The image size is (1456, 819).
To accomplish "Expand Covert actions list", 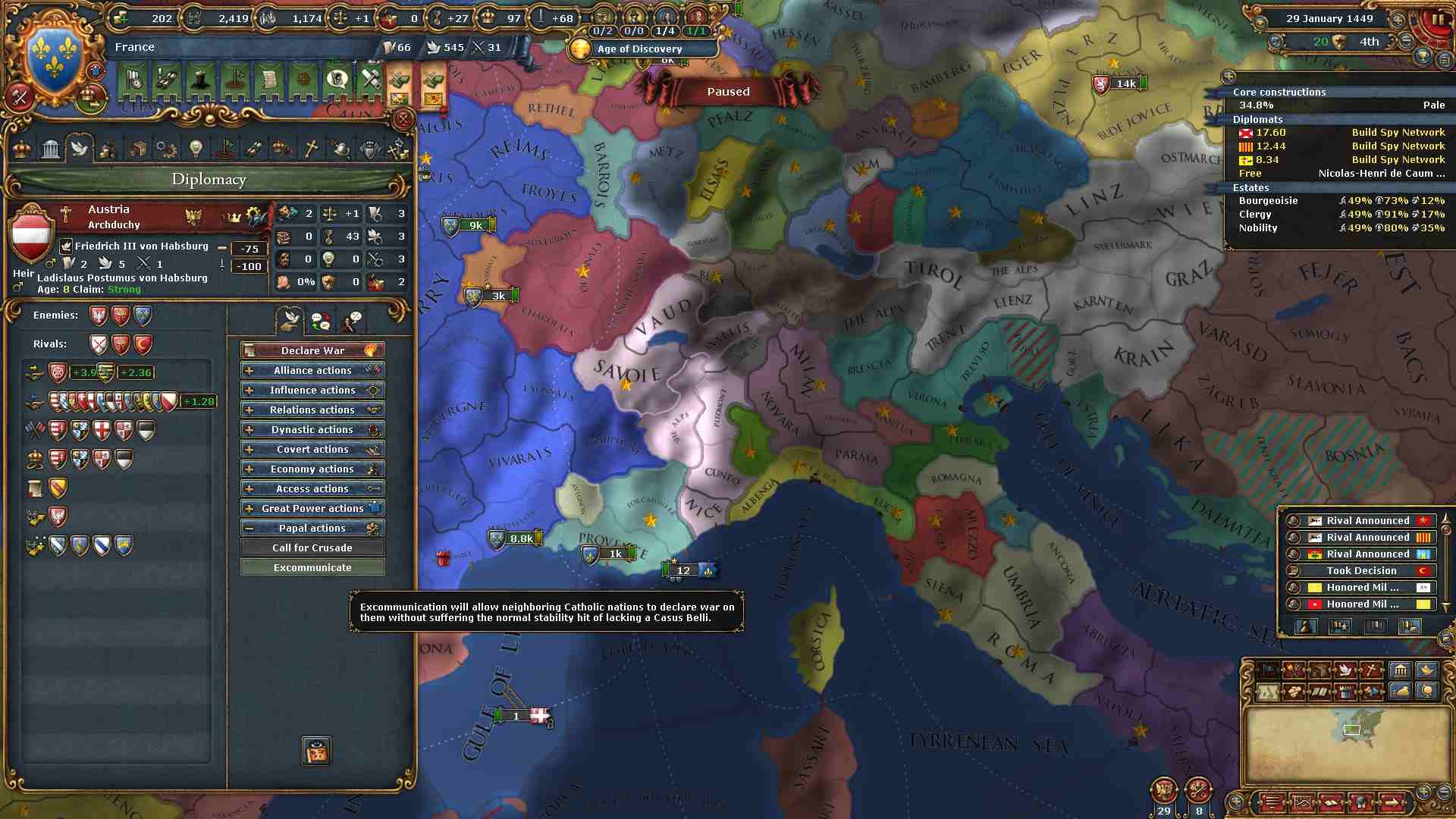I will (x=312, y=449).
